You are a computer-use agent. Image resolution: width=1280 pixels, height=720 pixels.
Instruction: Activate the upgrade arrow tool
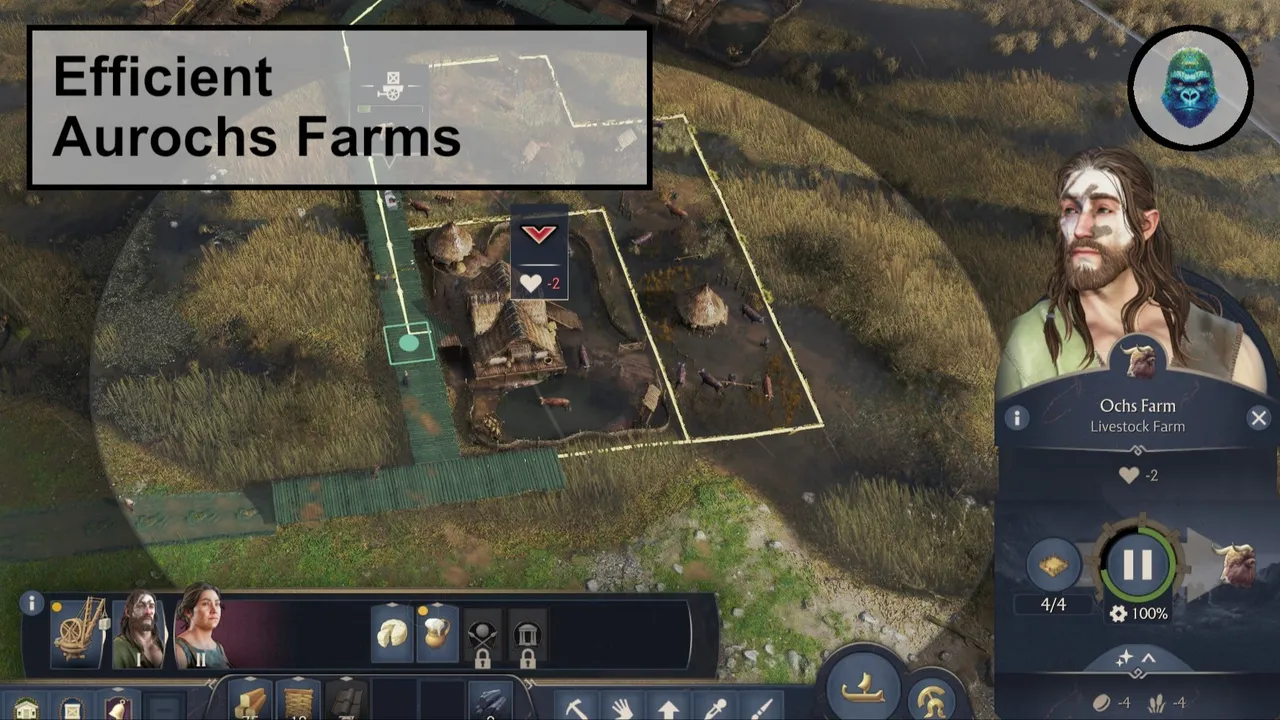coord(668,708)
